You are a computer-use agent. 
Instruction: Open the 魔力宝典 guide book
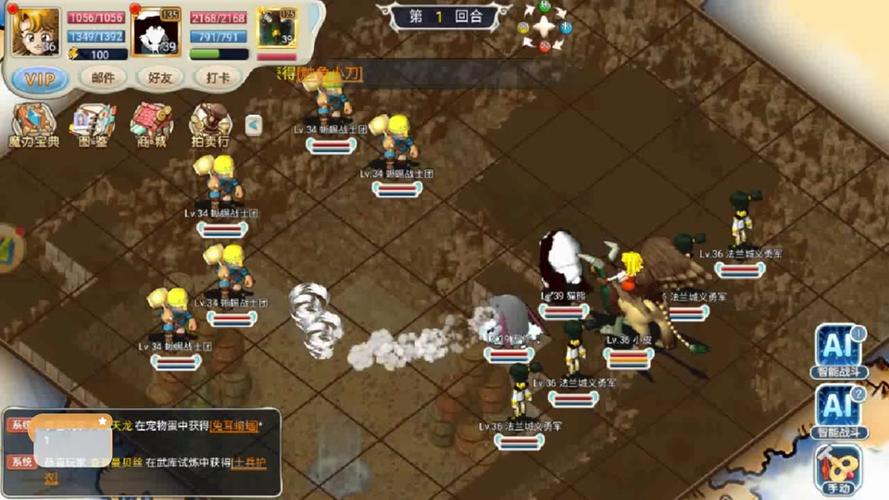coord(33,124)
